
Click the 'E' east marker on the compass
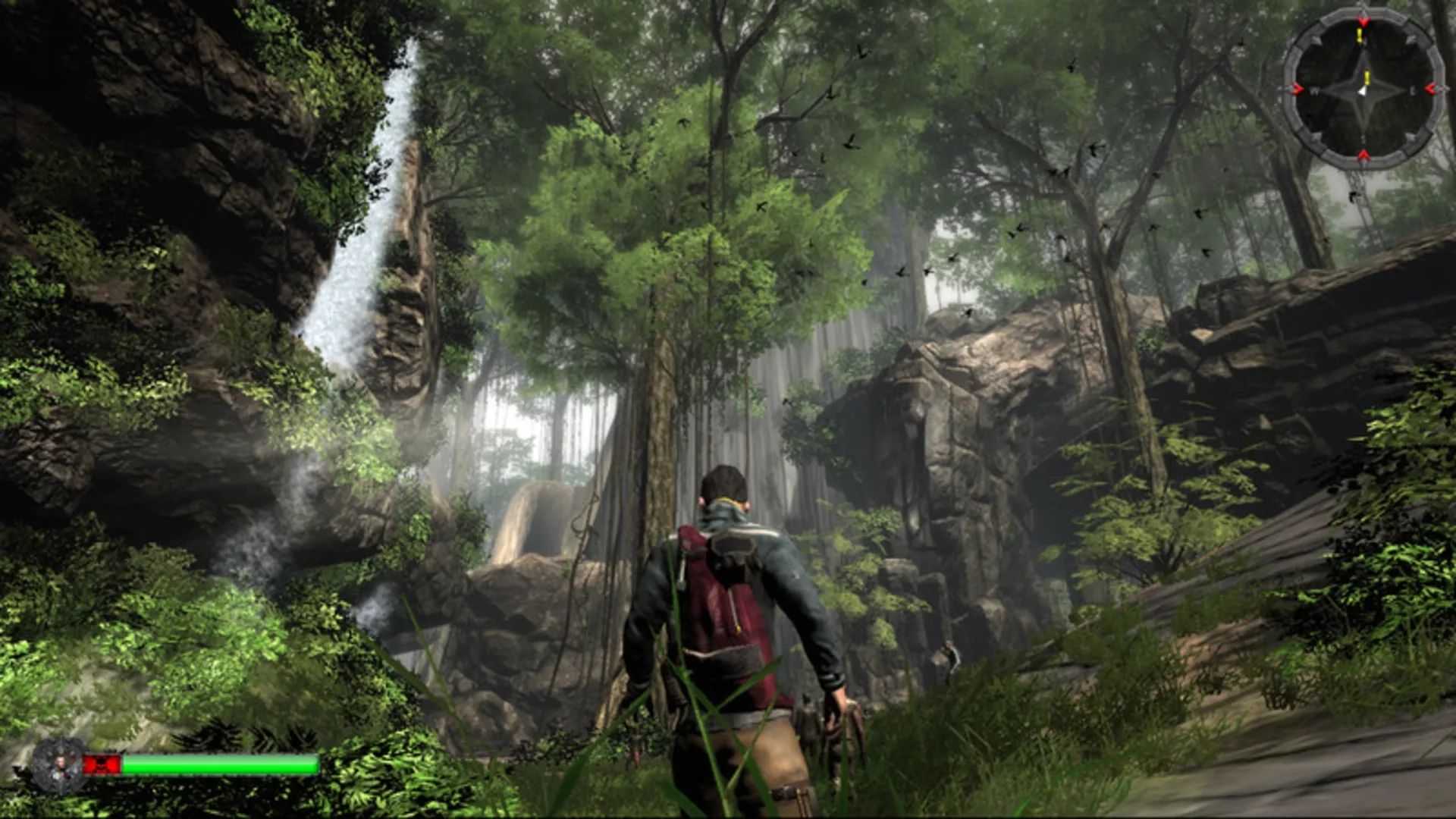[x=1413, y=91]
